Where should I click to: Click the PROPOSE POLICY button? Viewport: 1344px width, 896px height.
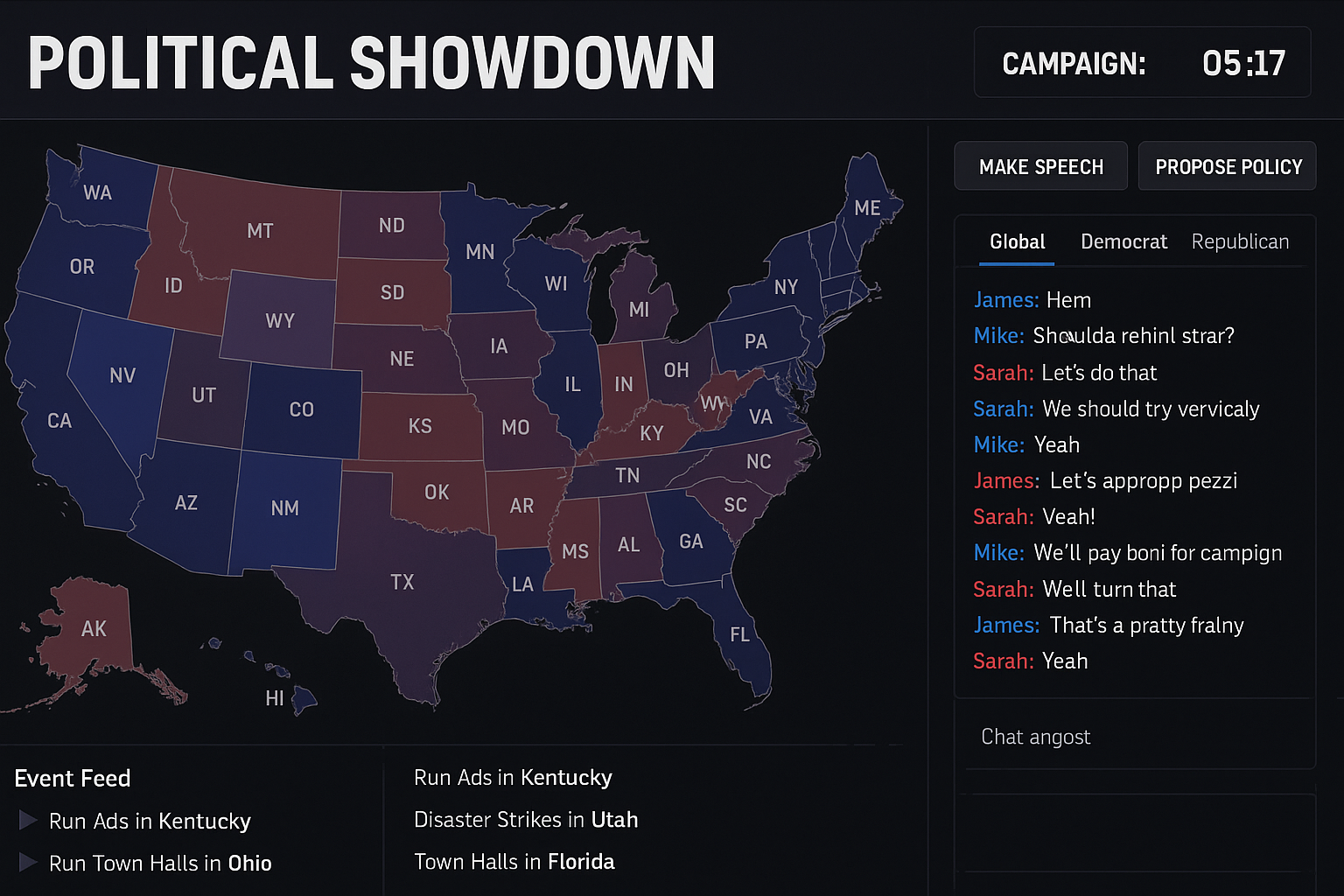[x=1227, y=166]
